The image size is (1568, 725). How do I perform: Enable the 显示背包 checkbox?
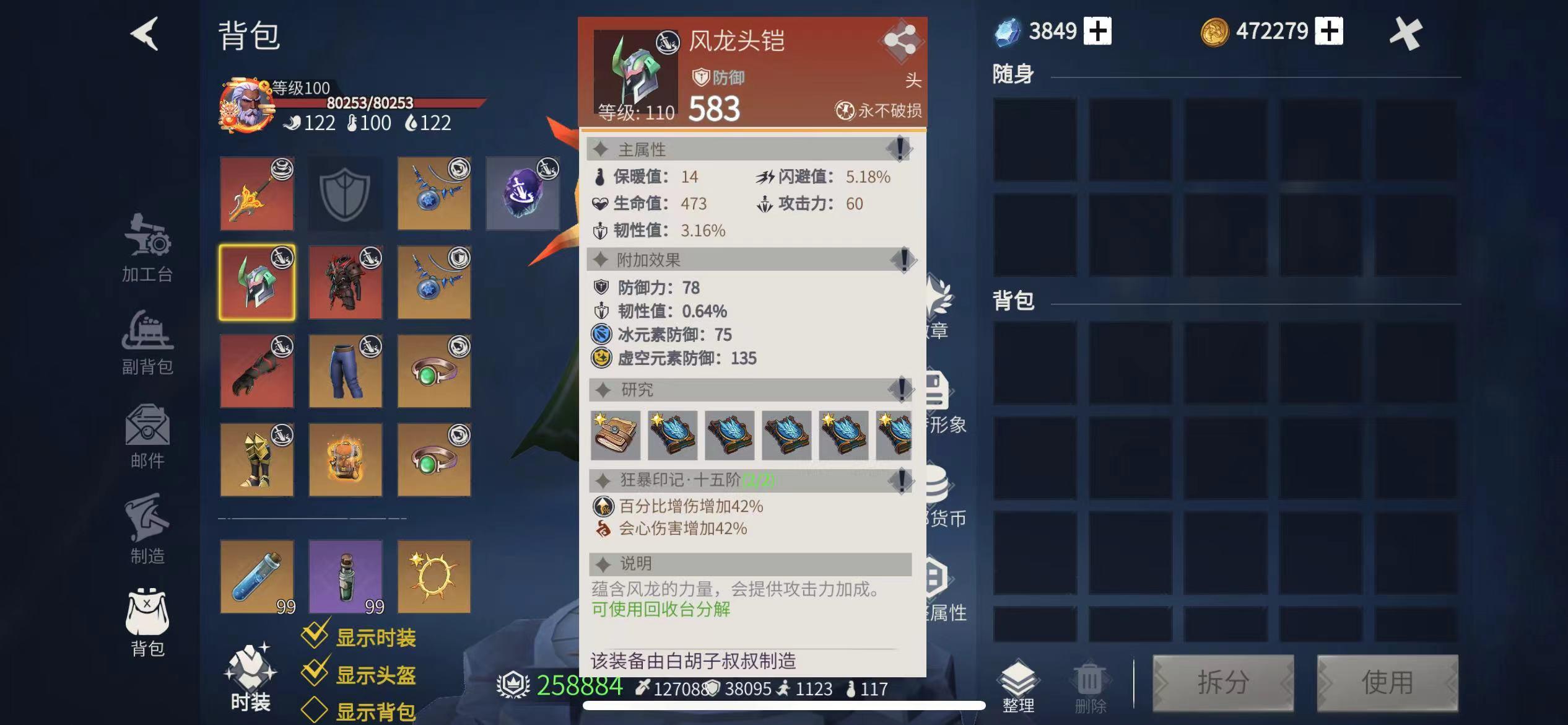(316, 711)
